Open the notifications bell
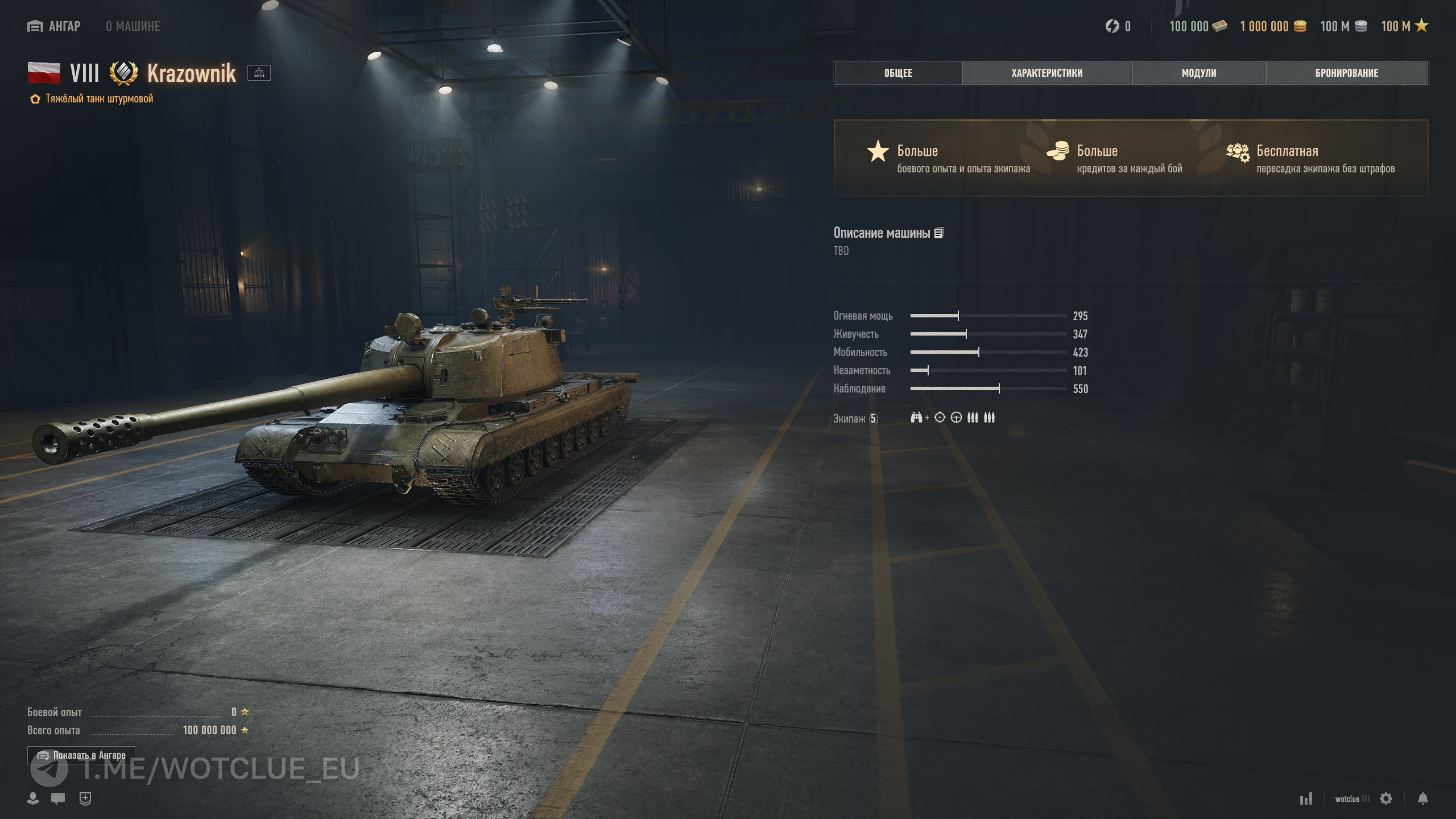 pos(1422,799)
